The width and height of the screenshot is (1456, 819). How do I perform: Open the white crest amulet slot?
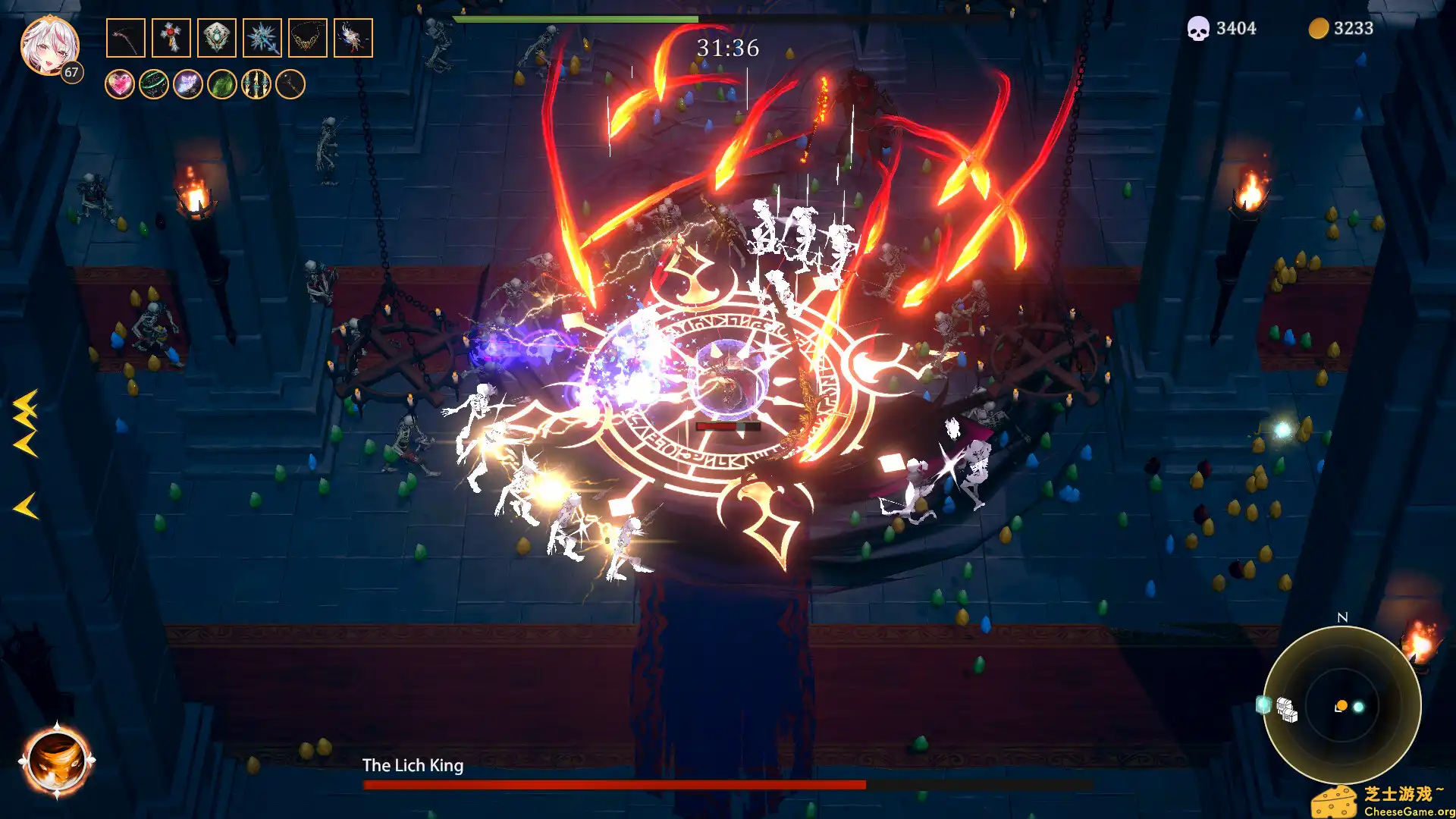pyautogui.click(x=215, y=38)
